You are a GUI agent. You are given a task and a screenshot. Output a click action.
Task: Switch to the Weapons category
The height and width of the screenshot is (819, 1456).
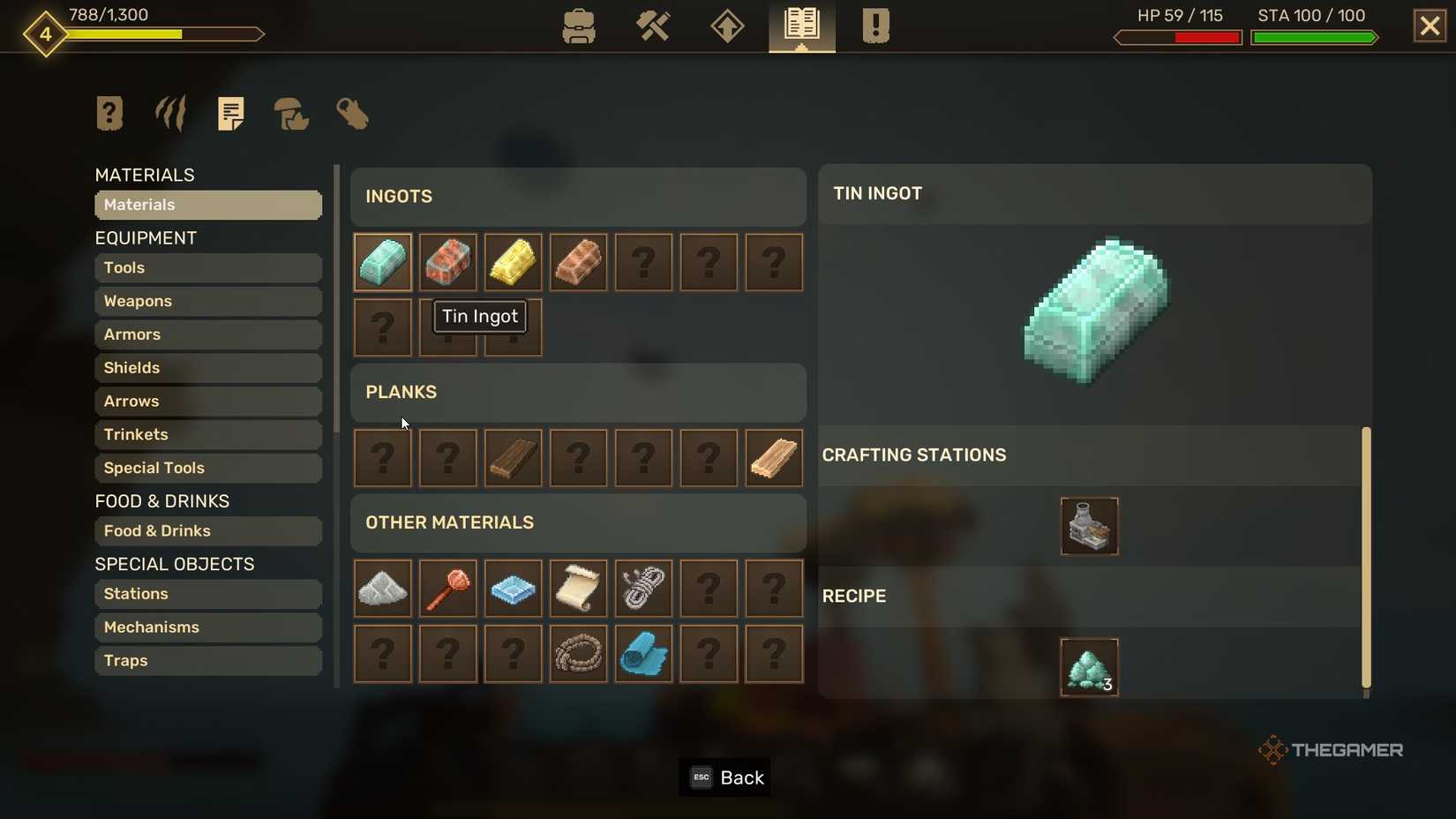click(207, 301)
